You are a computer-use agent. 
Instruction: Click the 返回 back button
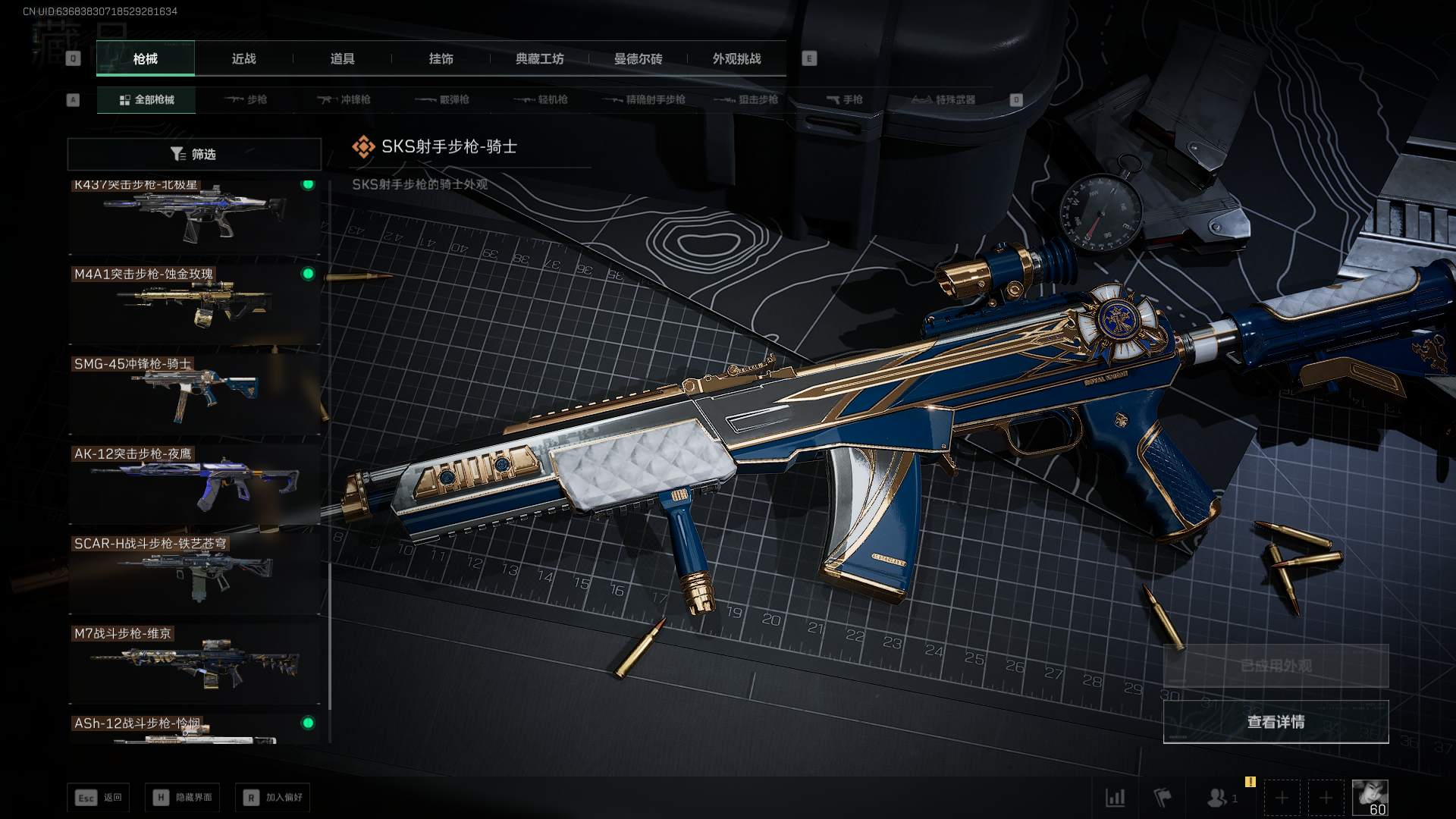coord(99,798)
